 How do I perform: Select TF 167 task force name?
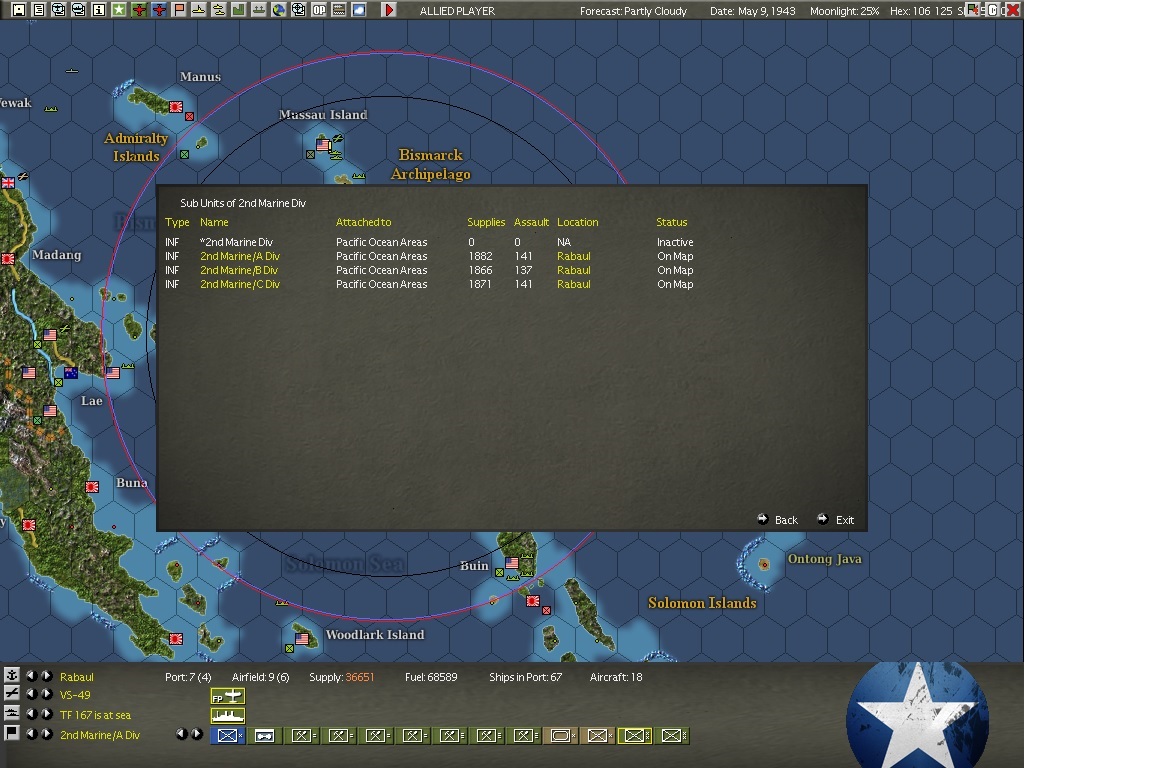pyautogui.click(x=95, y=715)
